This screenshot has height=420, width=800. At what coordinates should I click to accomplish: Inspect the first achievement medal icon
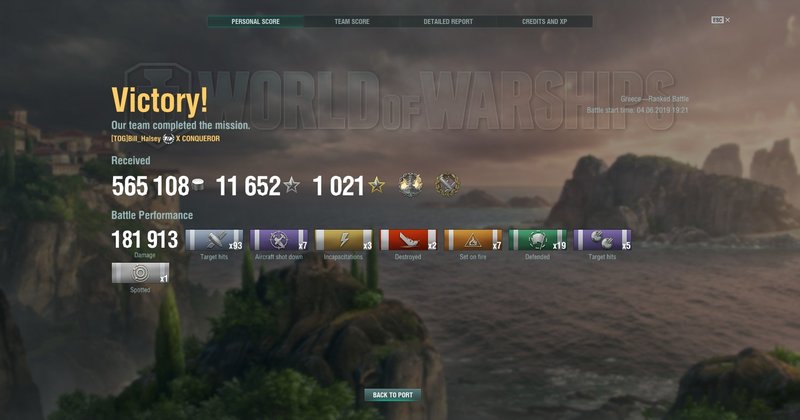411,185
